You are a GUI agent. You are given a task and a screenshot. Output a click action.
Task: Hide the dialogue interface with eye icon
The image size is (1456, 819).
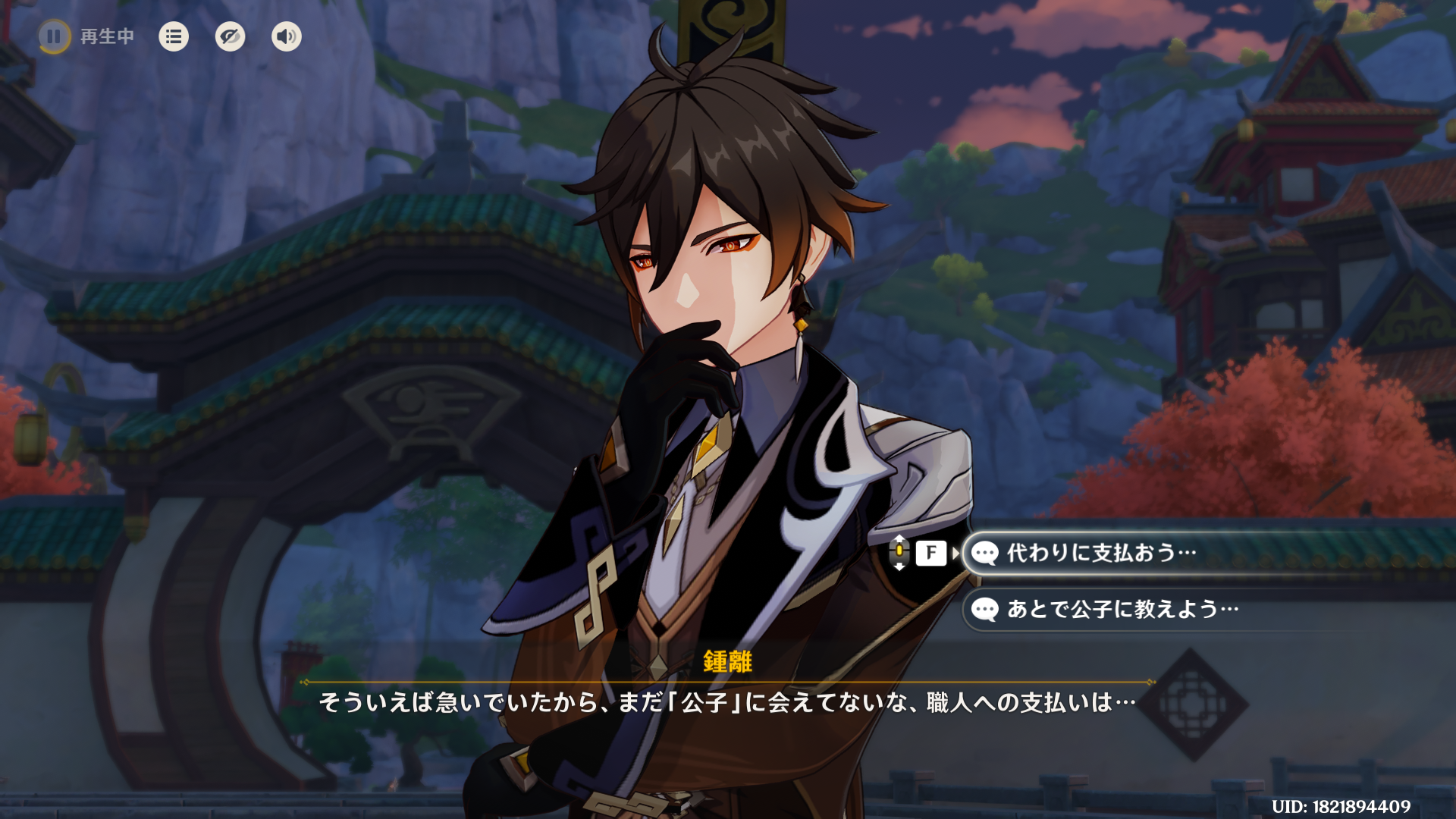pos(230,36)
